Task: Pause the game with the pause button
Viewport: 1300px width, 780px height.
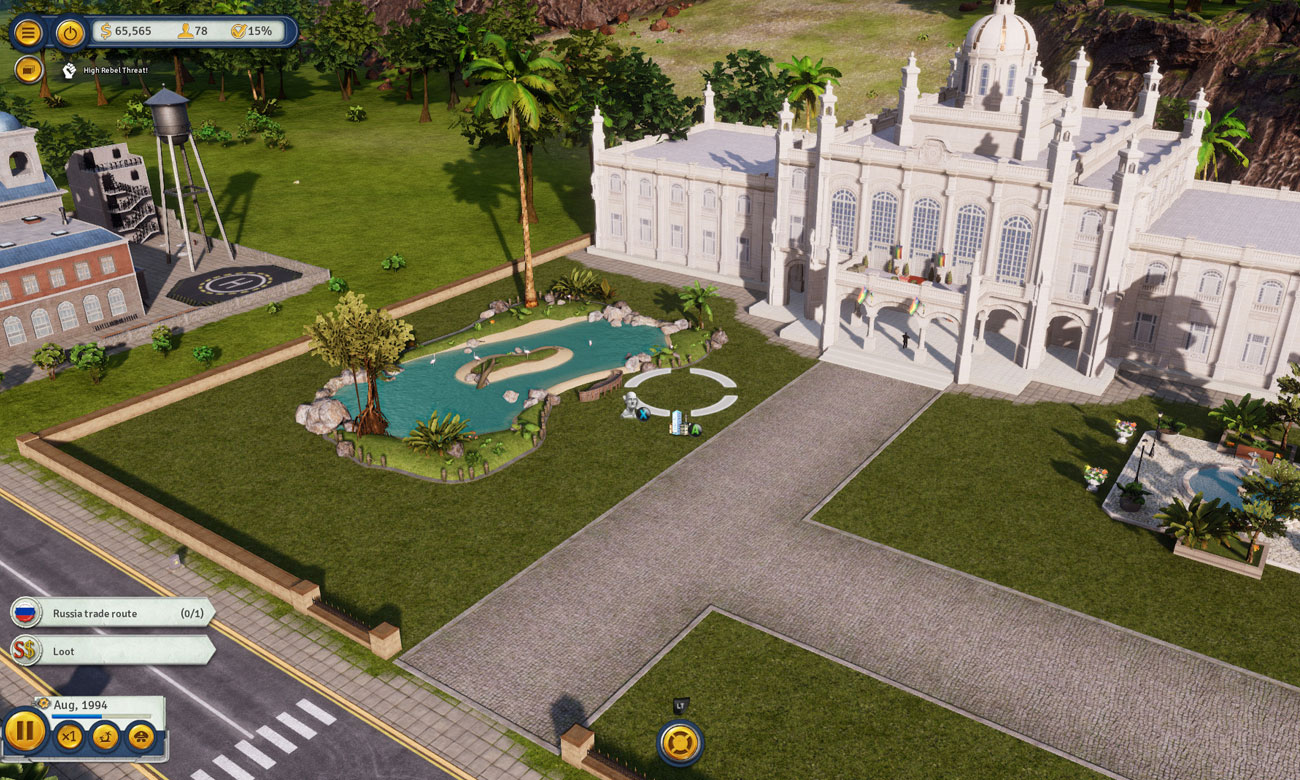Action: click(x=27, y=732)
